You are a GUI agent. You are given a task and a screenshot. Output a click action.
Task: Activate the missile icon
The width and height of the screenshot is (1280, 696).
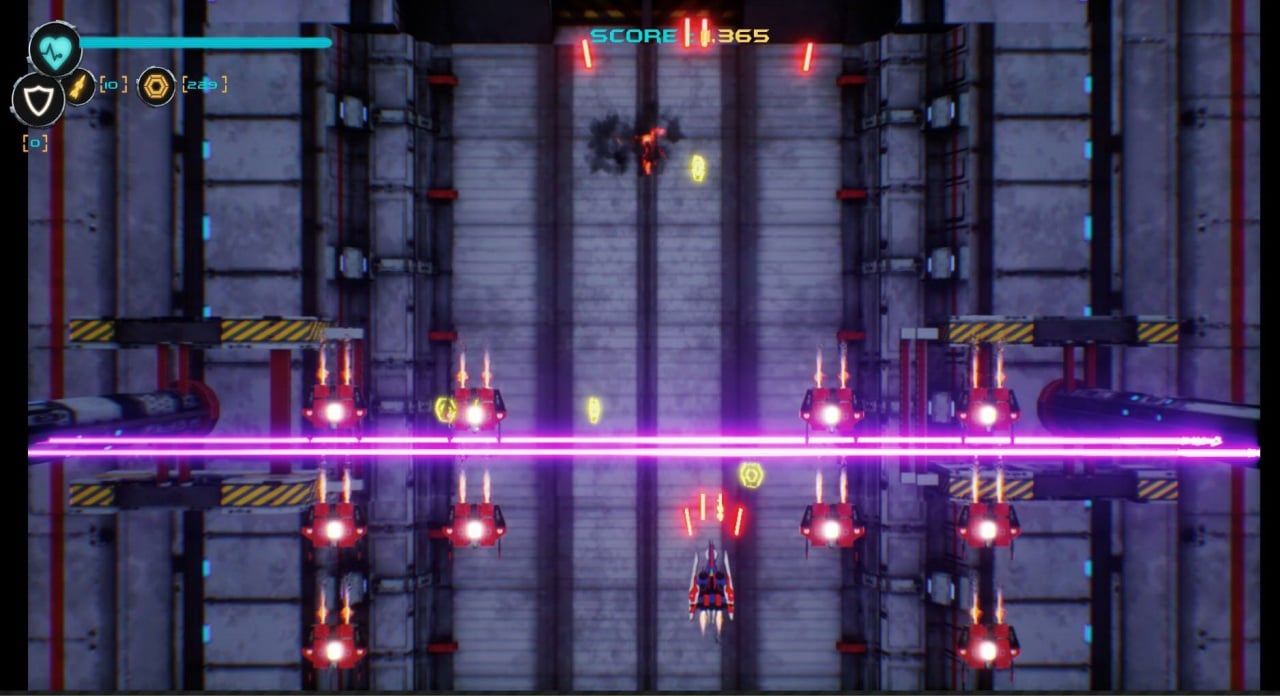click(79, 87)
